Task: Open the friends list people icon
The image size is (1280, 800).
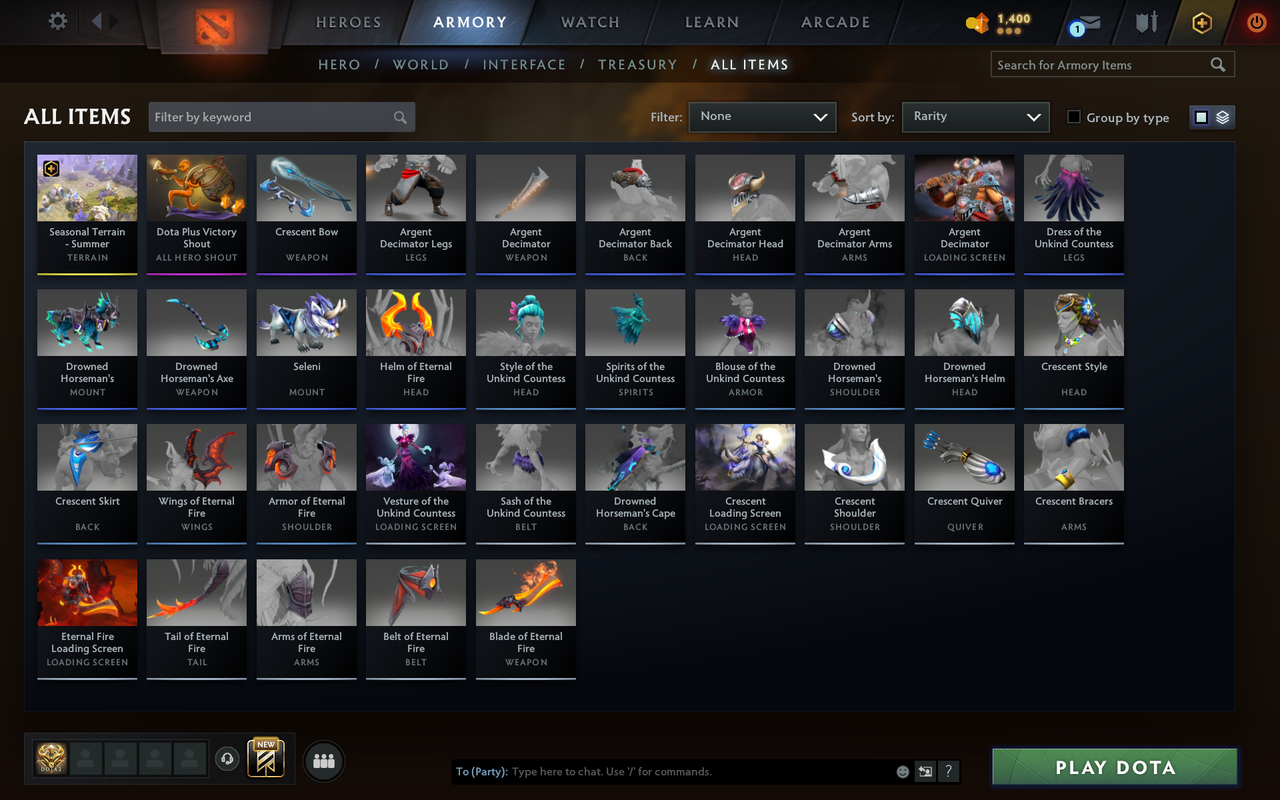Action: 323,761
